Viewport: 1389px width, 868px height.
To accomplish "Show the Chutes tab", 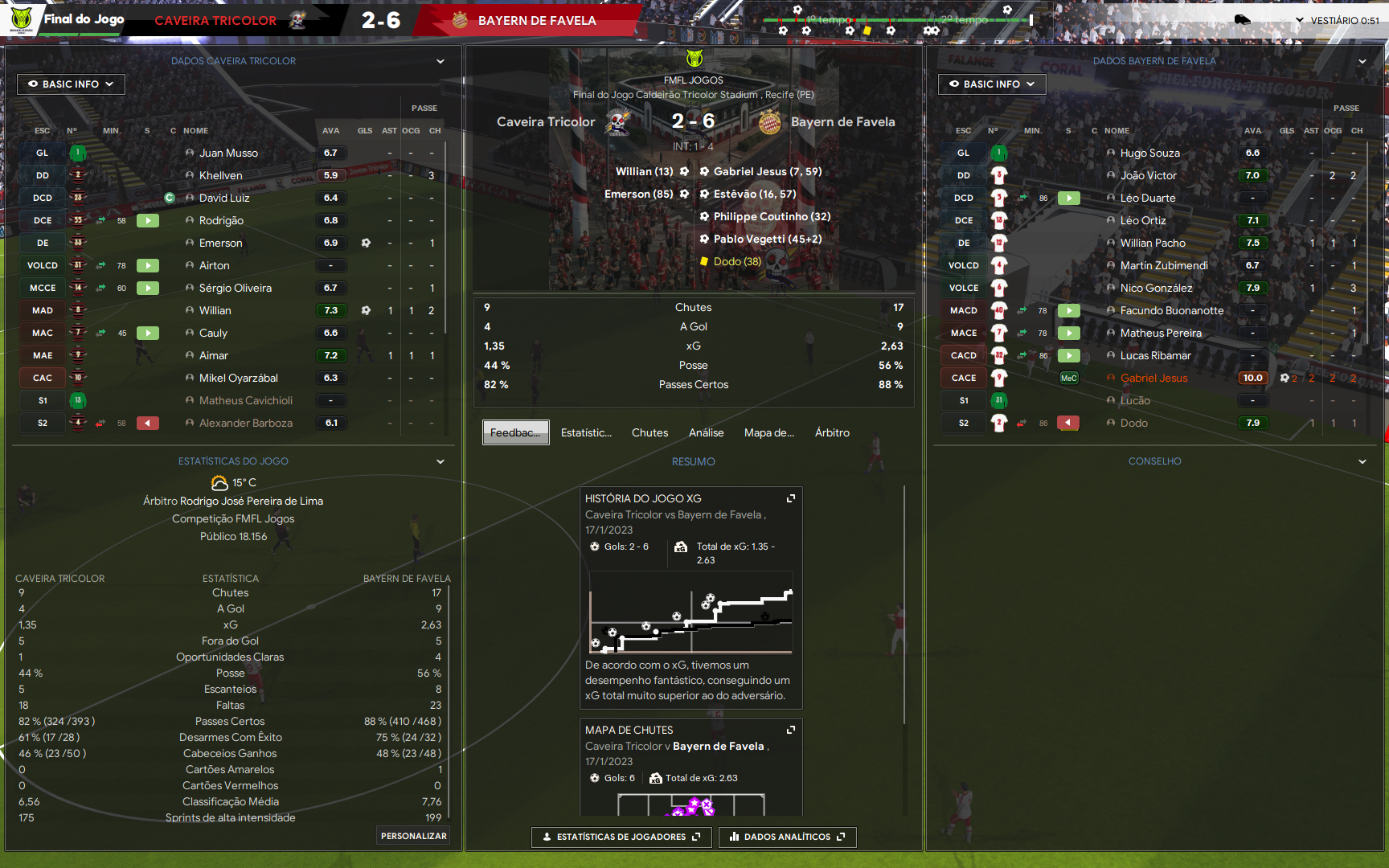I will point(649,432).
